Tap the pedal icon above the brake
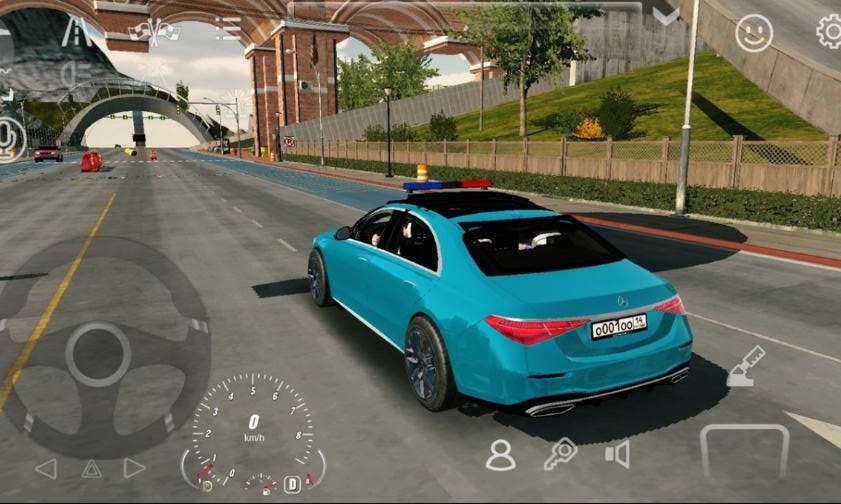This screenshot has width=841, height=504. tap(745, 367)
